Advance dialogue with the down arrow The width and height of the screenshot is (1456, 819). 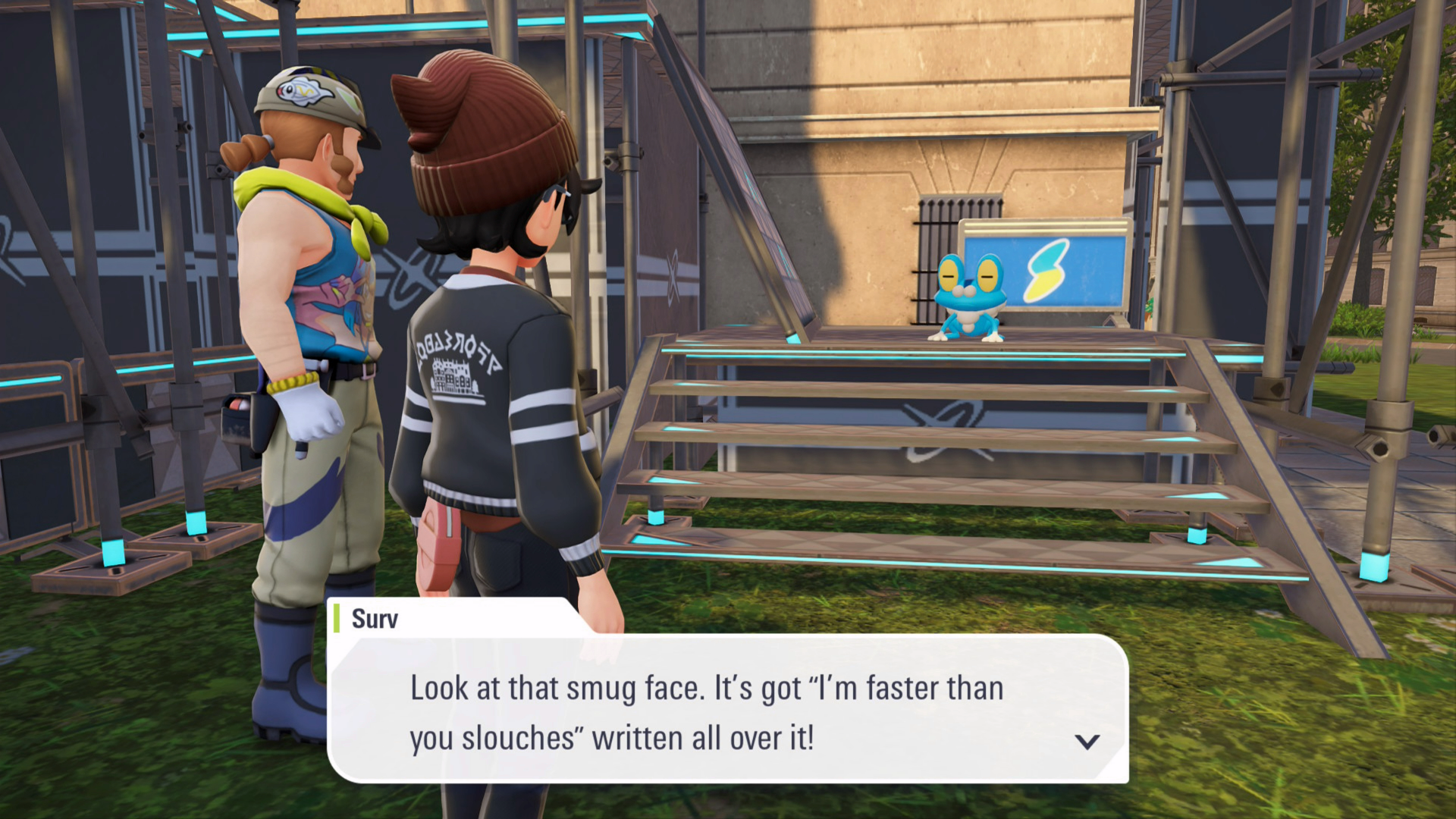[1087, 741]
